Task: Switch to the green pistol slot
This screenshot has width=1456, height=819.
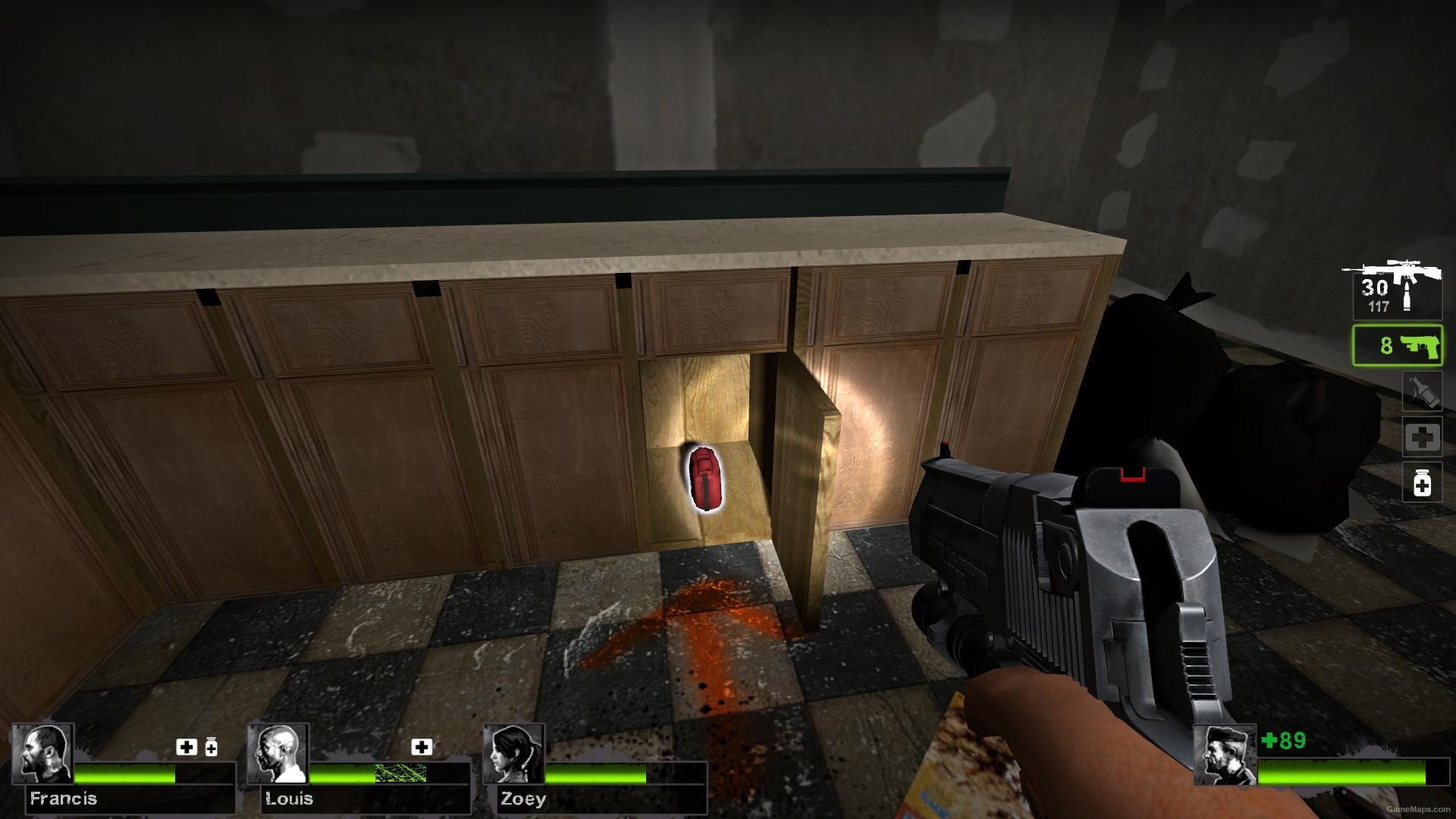Action: [1397, 346]
